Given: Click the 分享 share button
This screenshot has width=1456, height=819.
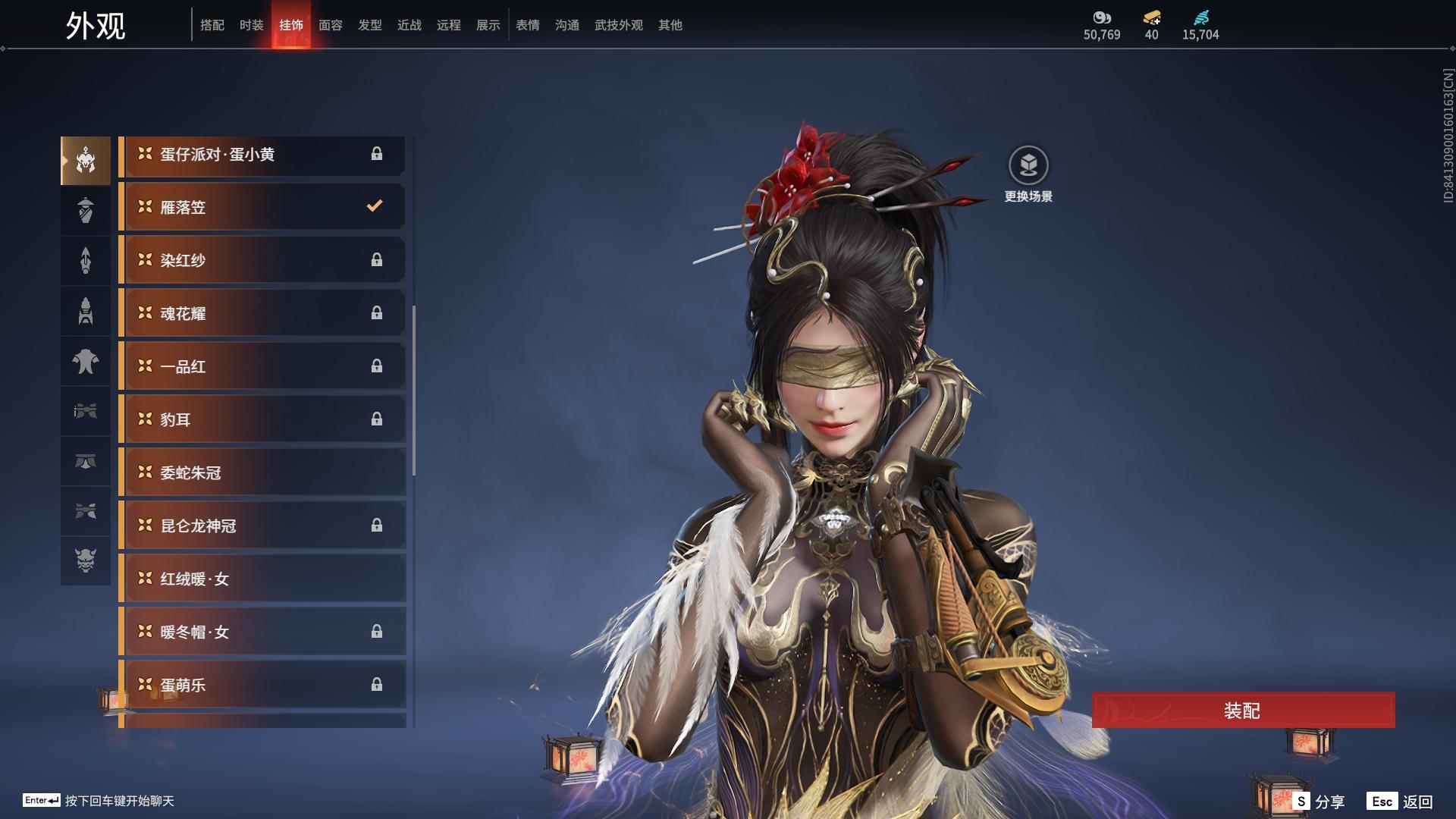Looking at the screenshot, I should point(1319,801).
